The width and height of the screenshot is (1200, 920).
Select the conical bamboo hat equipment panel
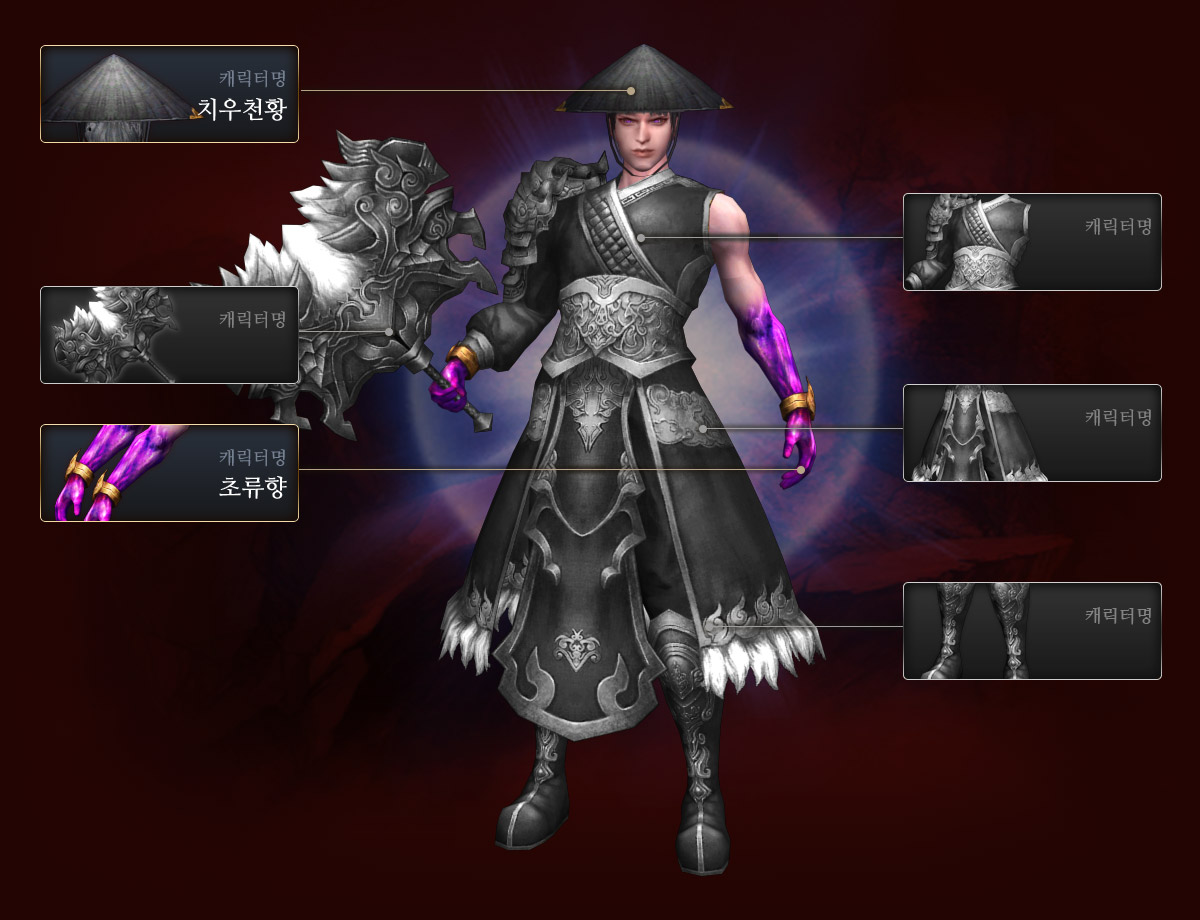pyautogui.click(x=169, y=94)
